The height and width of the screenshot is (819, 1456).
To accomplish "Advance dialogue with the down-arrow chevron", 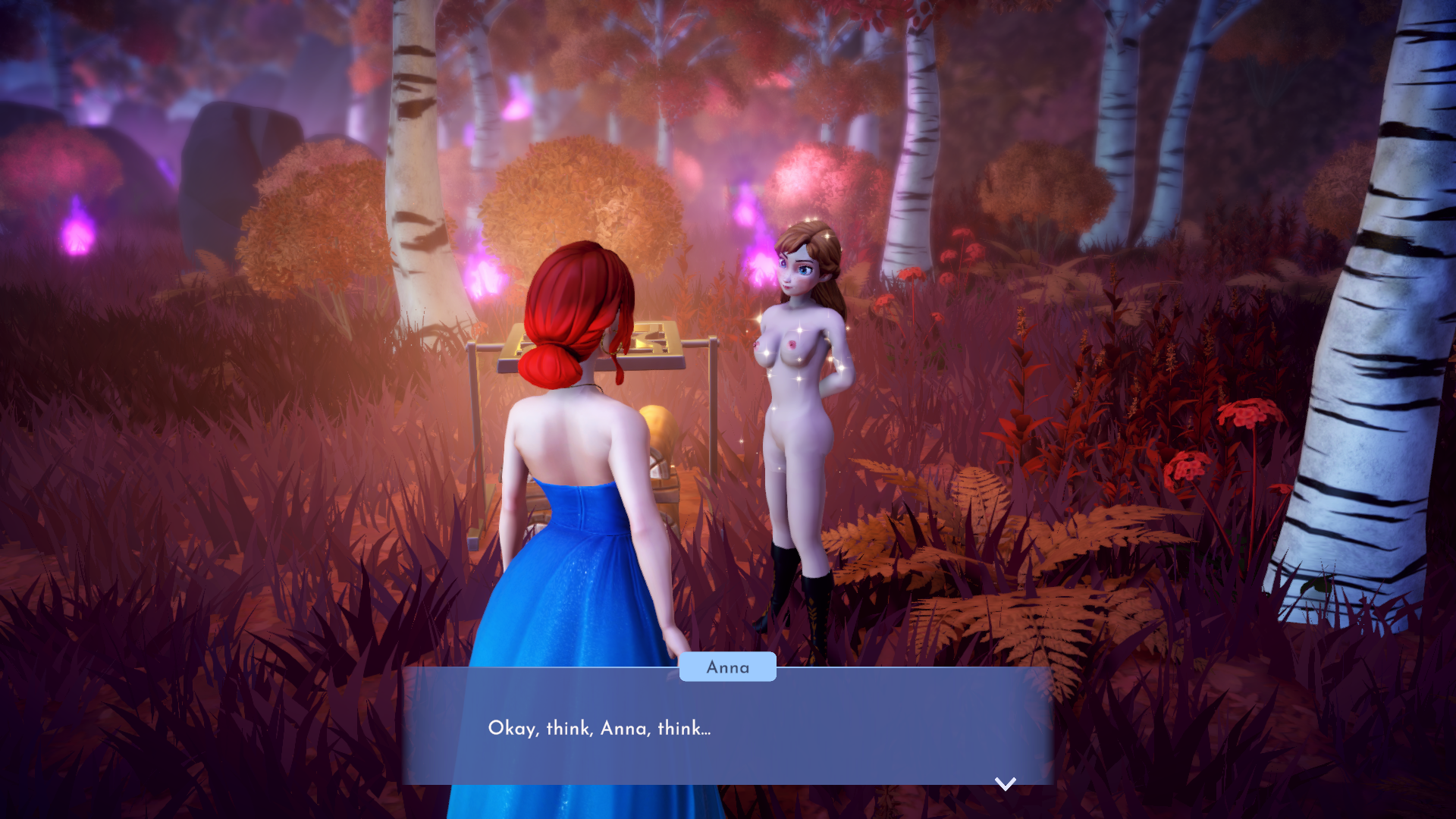I will (x=1005, y=783).
